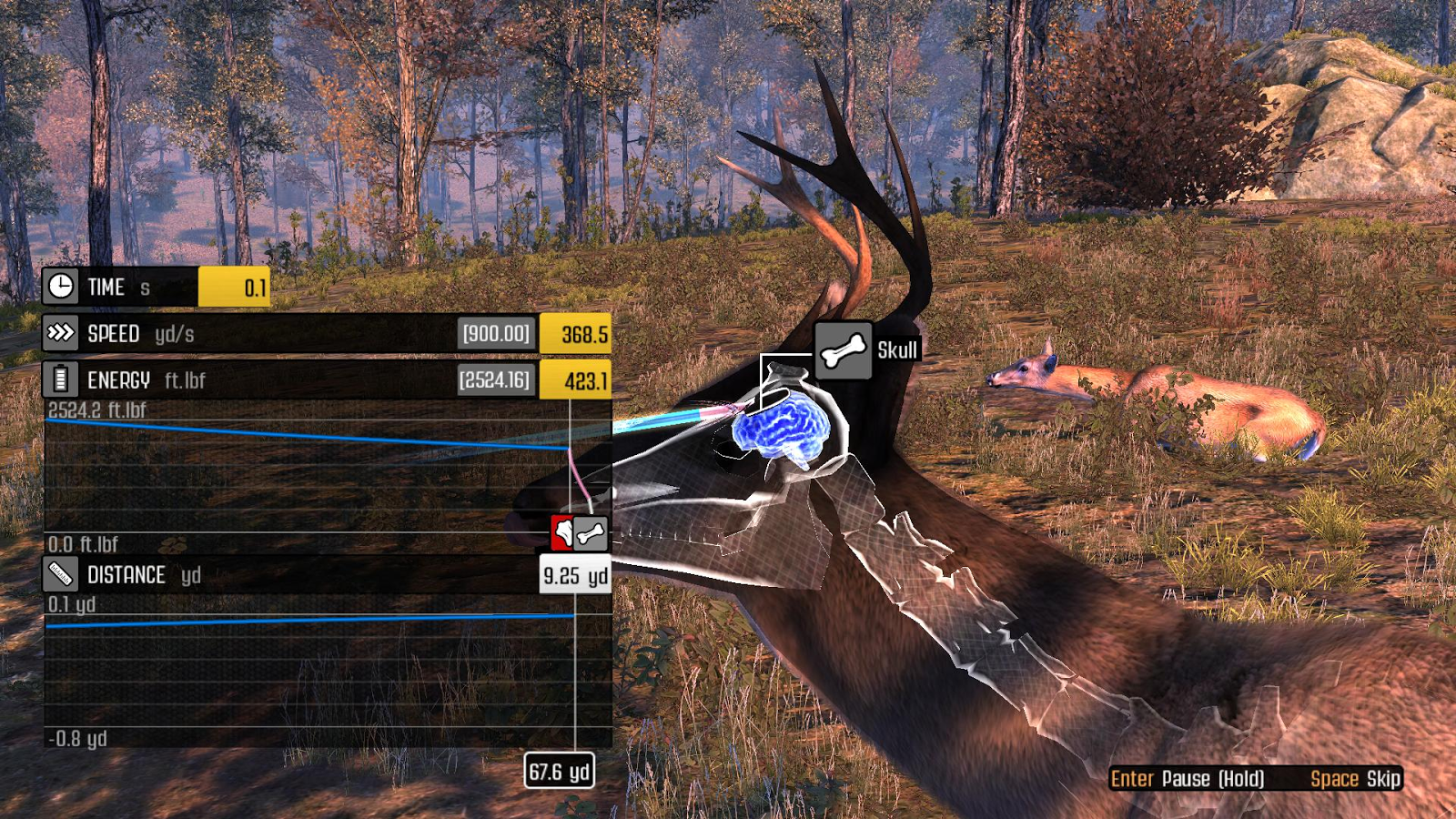Click the grey bone marker on energy graph

pyautogui.click(x=591, y=533)
